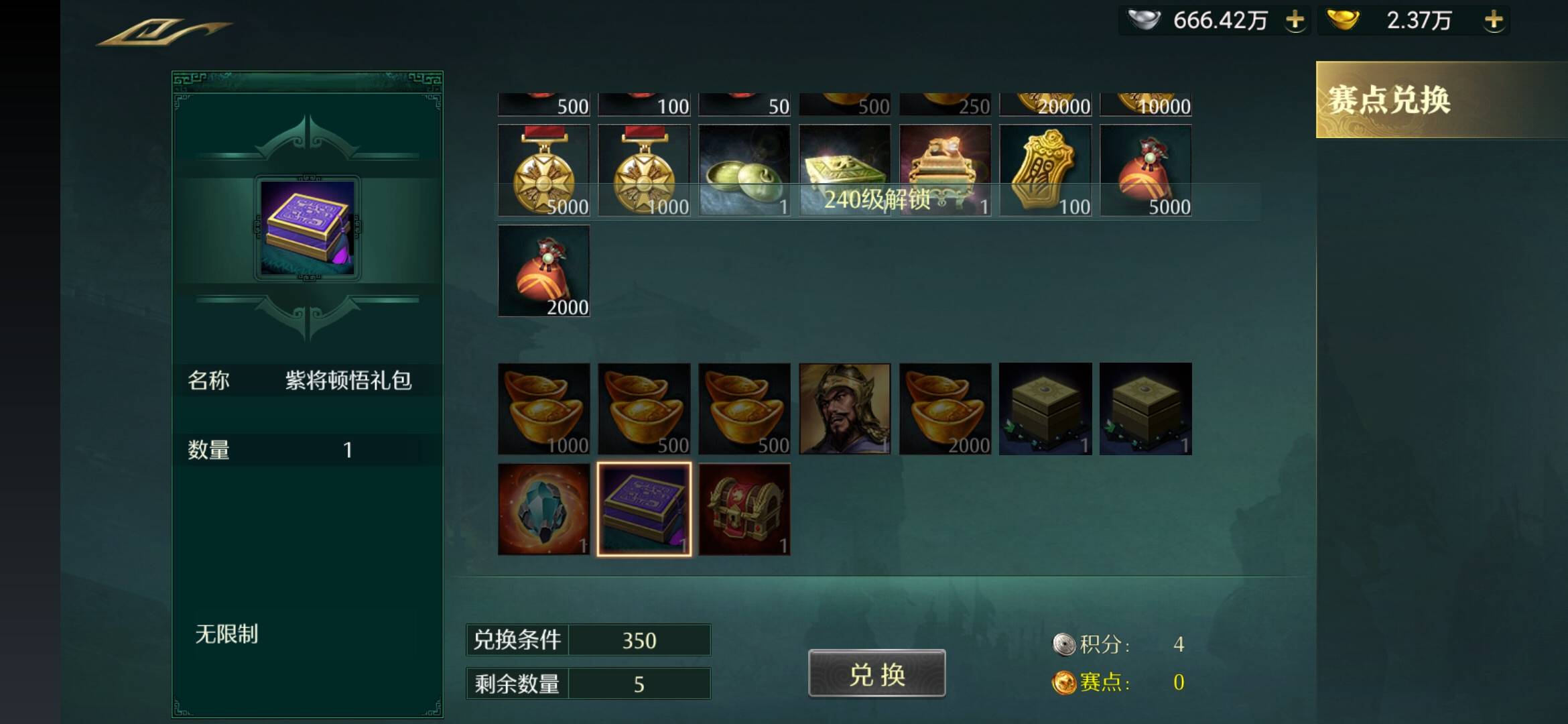Viewport: 1568px width, 724px height.
Task: Choose the red treasure chest item
Action: 744,509
